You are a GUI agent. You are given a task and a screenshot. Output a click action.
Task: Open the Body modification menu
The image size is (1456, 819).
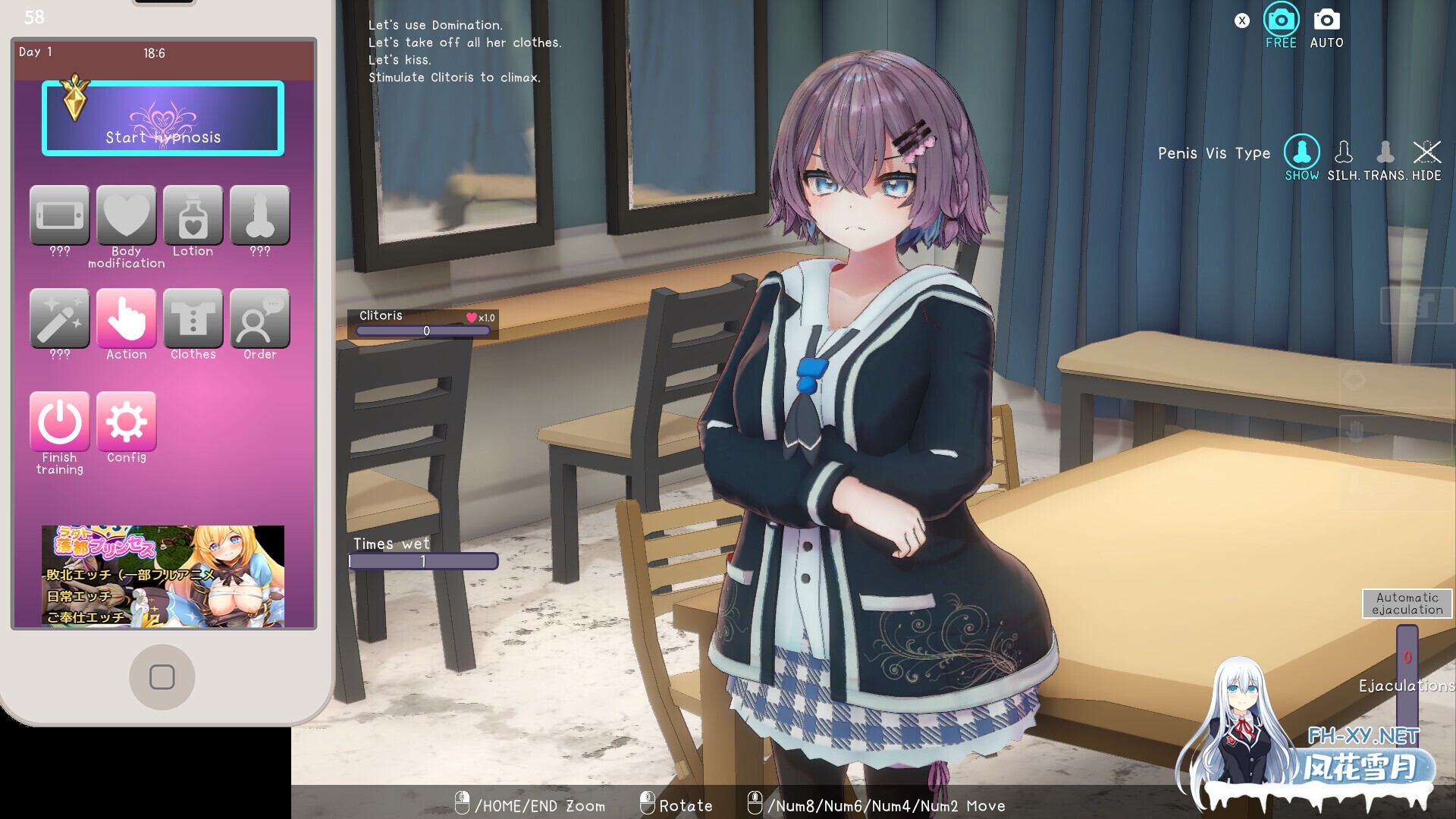126,216
